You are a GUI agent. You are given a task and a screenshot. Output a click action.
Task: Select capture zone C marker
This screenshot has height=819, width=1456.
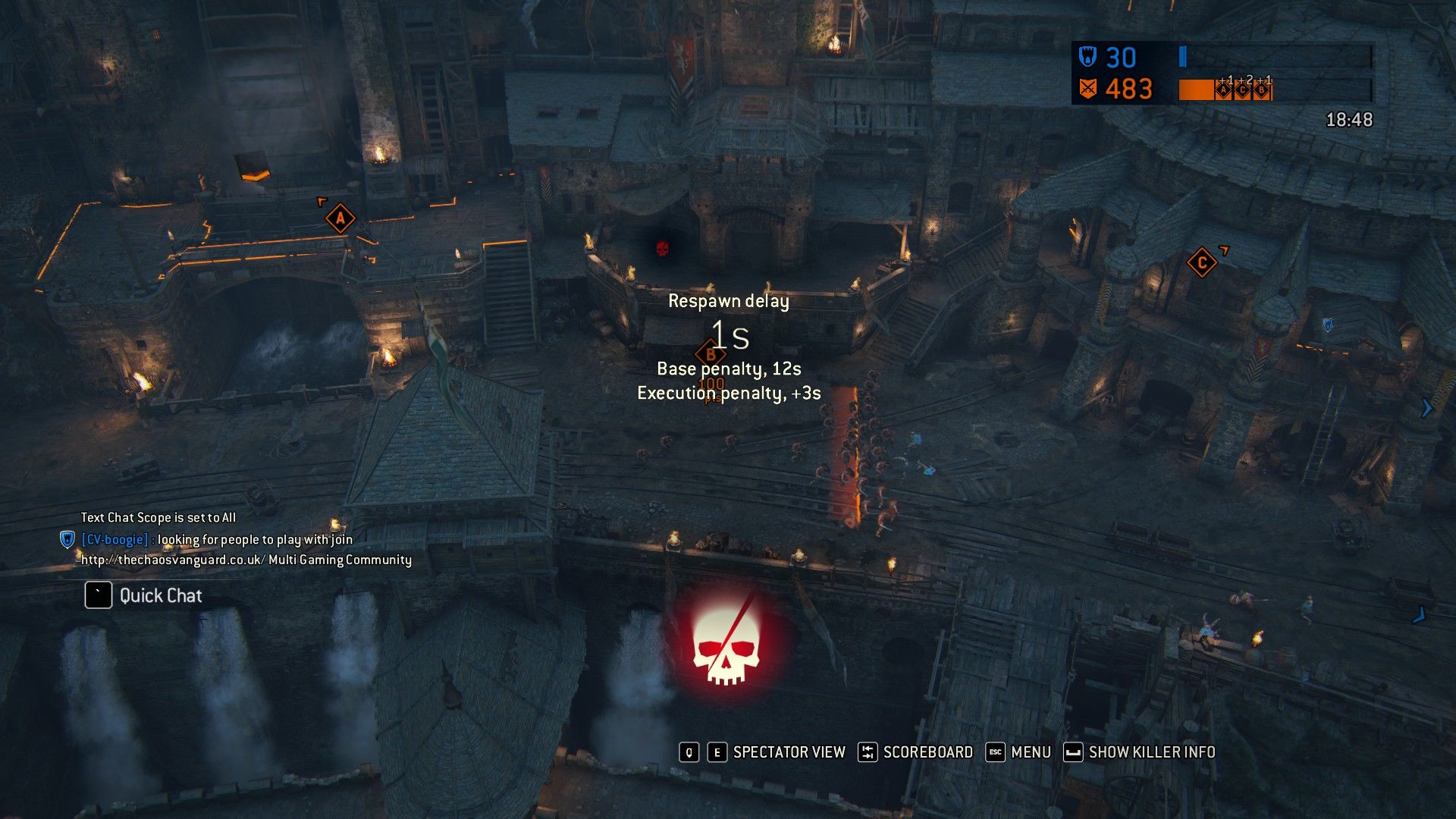1201,264
